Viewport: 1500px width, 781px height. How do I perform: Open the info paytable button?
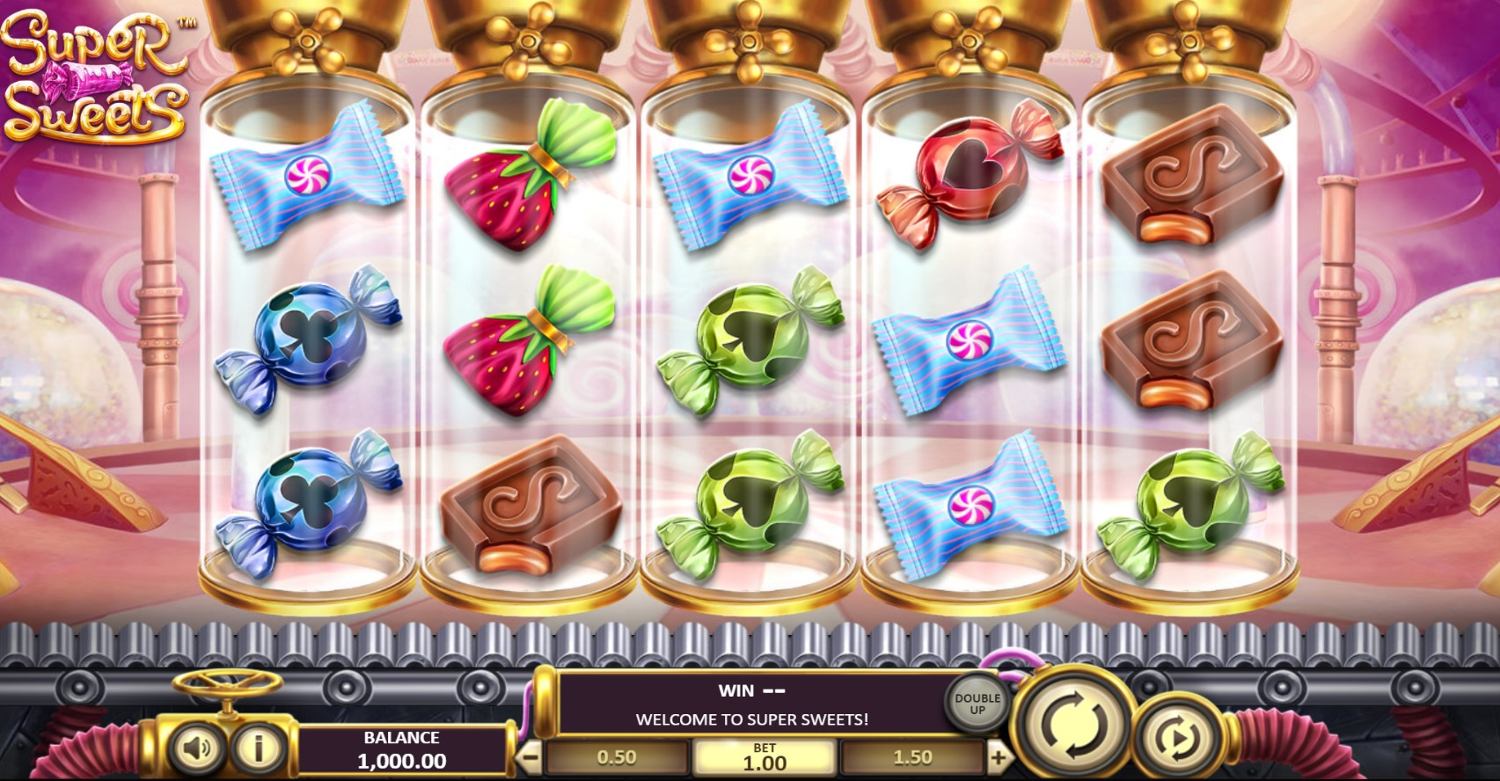point(259,749)
